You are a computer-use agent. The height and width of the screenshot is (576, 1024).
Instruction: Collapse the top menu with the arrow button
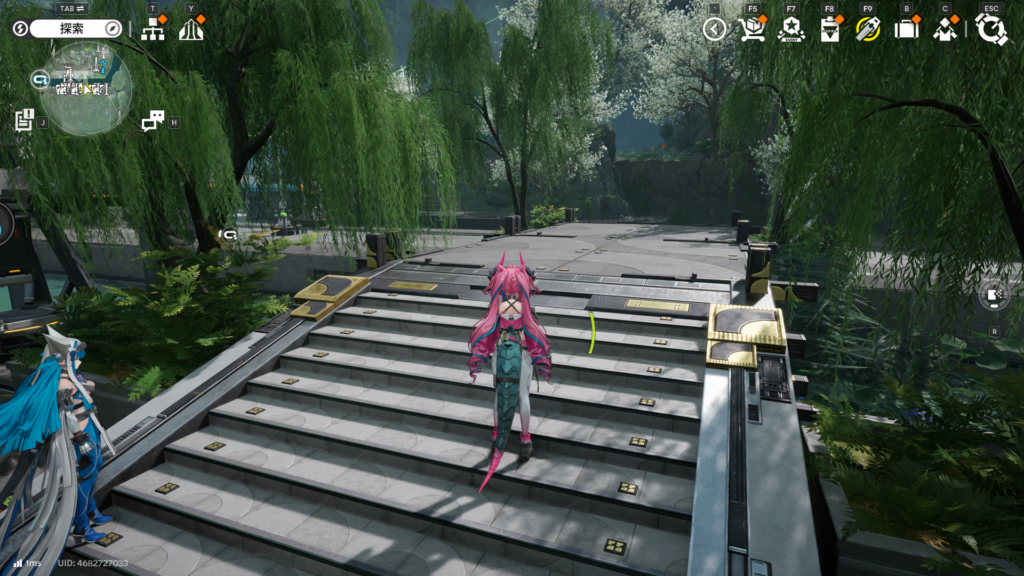[714, 29]
